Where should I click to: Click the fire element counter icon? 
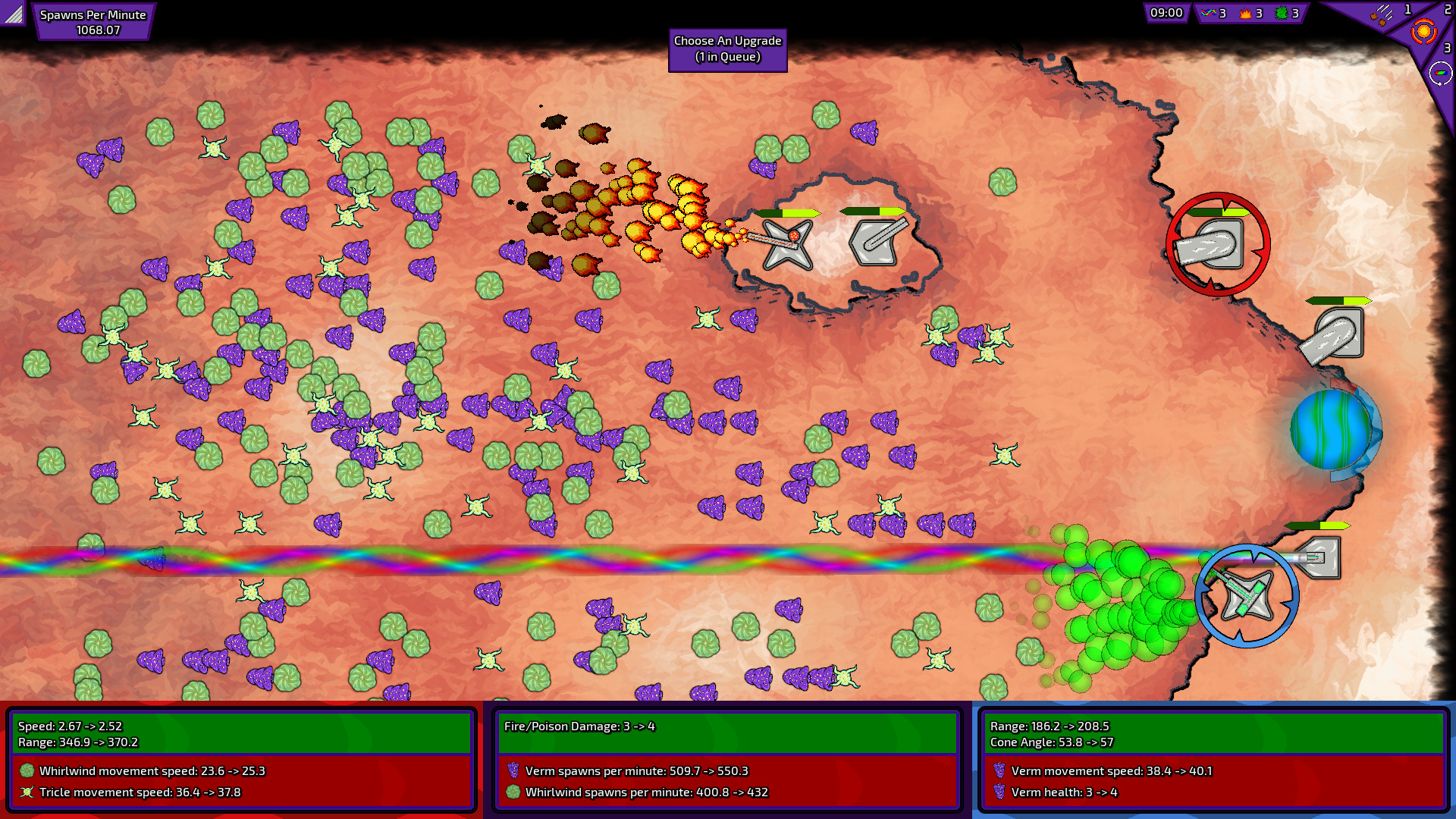pos(1245,14)
